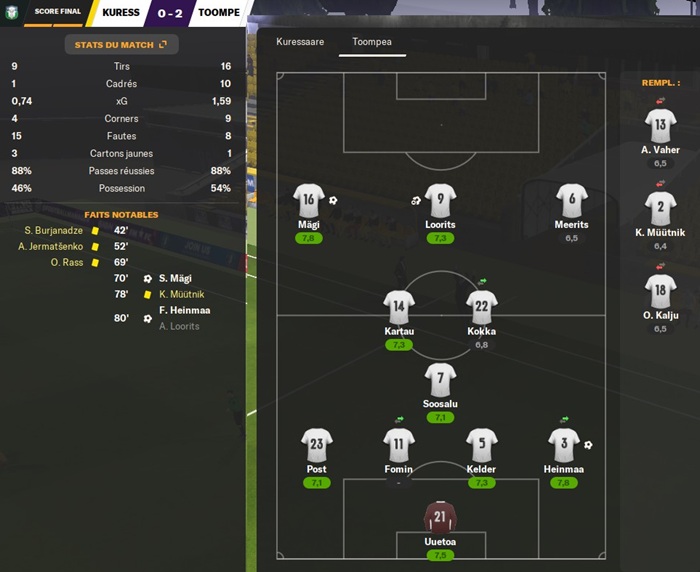Click Kelder's number 5 shirt
Viewport: 700px width, 572px height.
pos(481,445)
